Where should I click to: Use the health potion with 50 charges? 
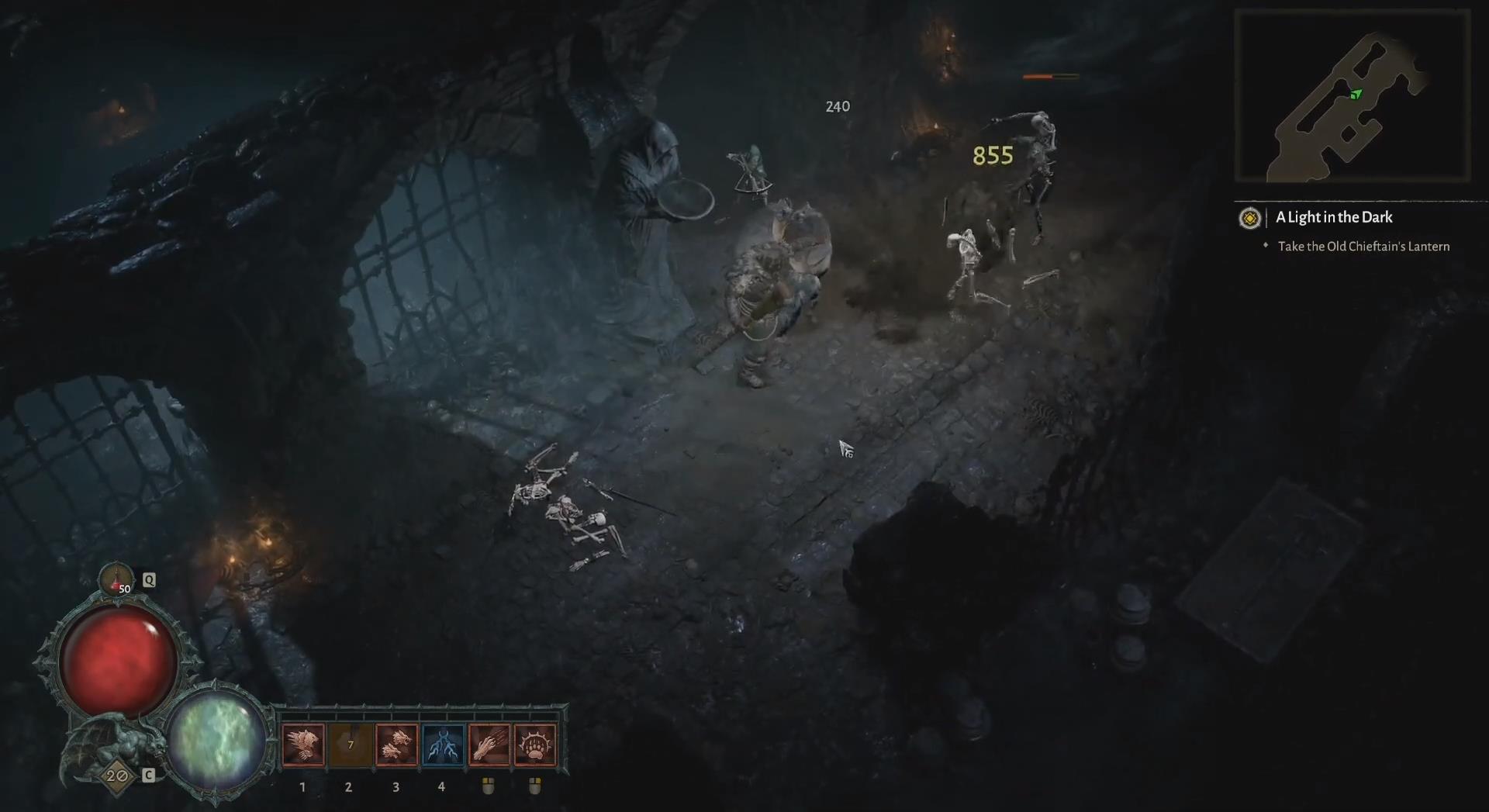point(116,580)
